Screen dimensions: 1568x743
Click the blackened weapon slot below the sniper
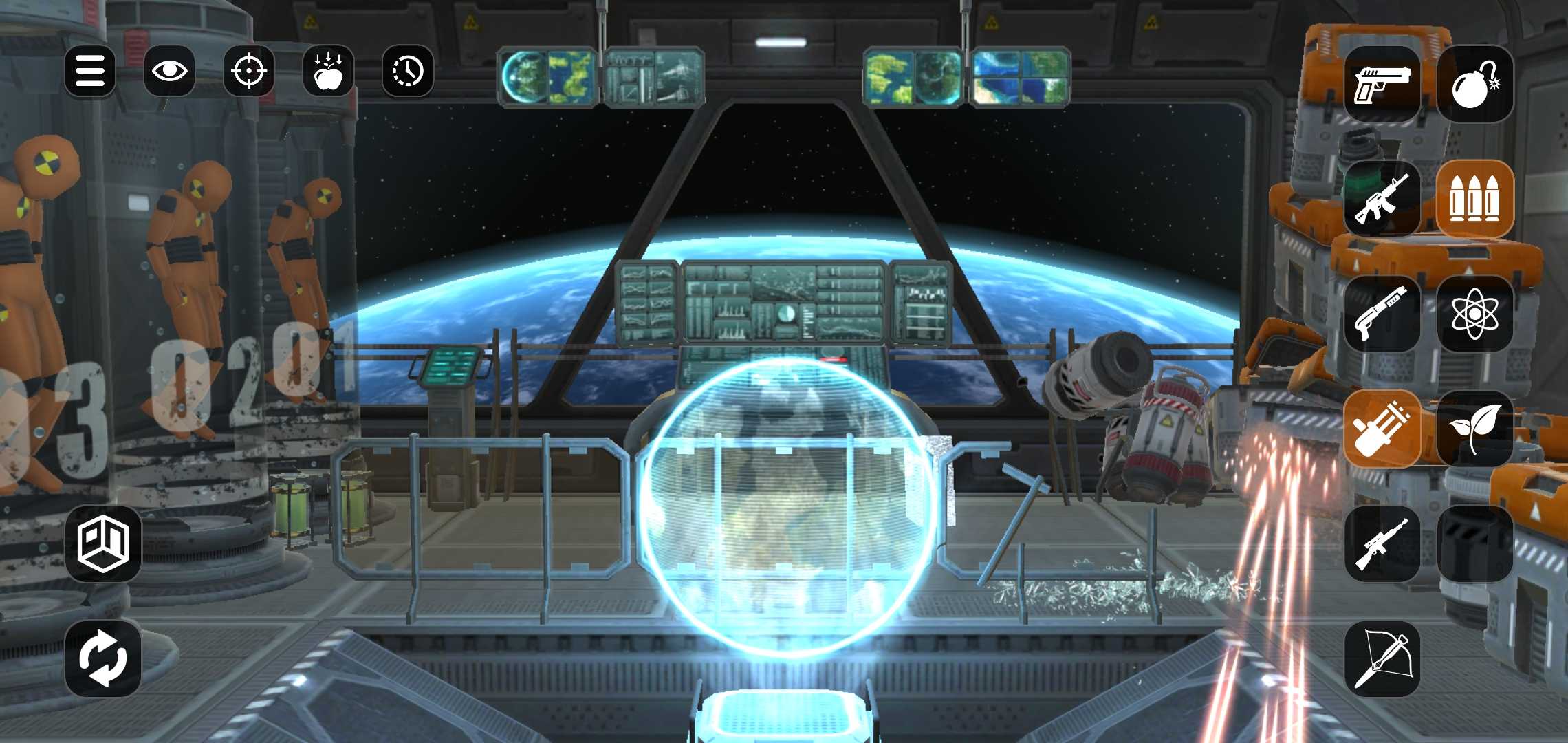[x=1474, y=543]
